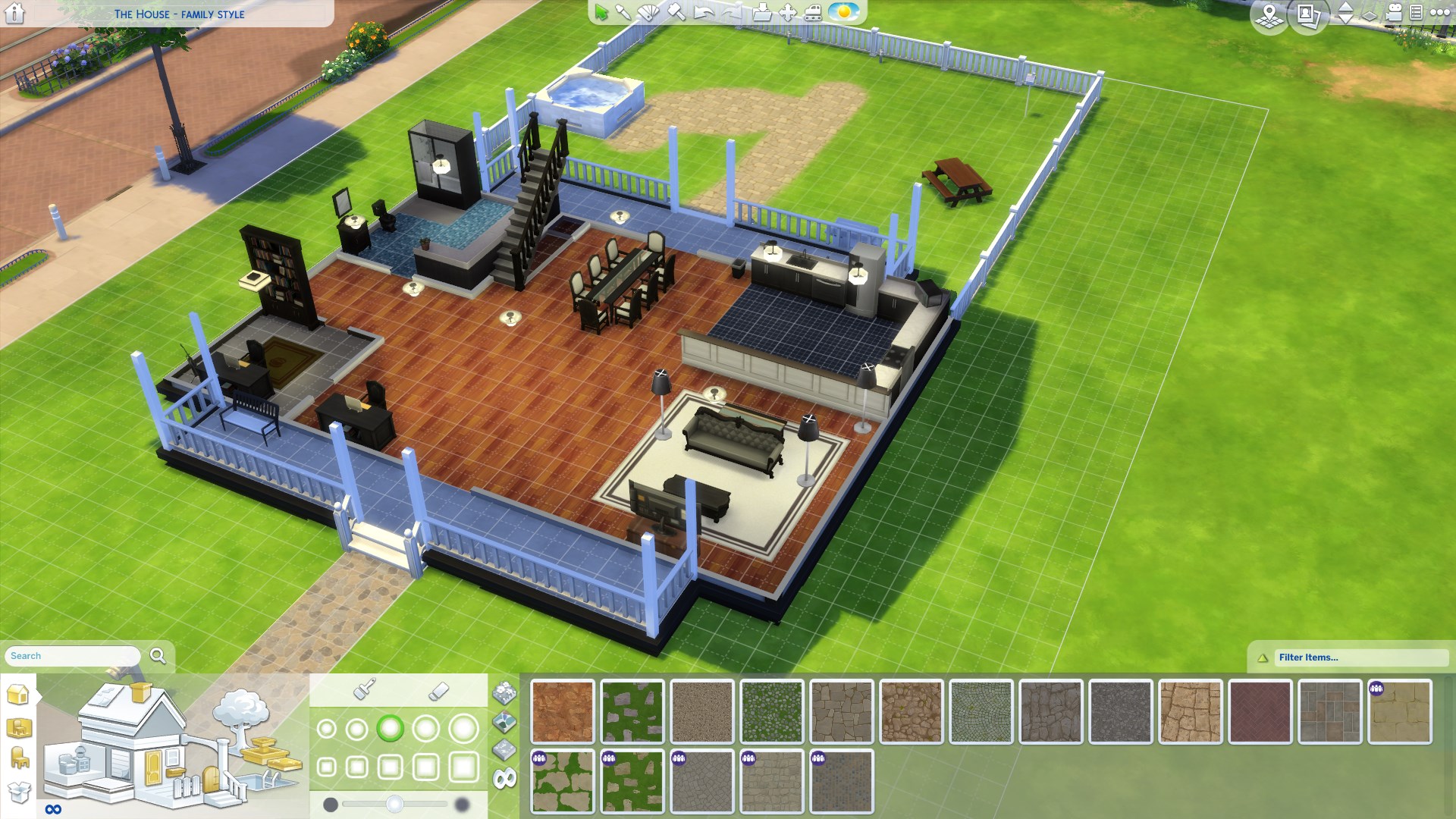Activate the move lot arrows tool
Image resolution: width=1456 pixels, height=819 pixels.
coord(788,13)
